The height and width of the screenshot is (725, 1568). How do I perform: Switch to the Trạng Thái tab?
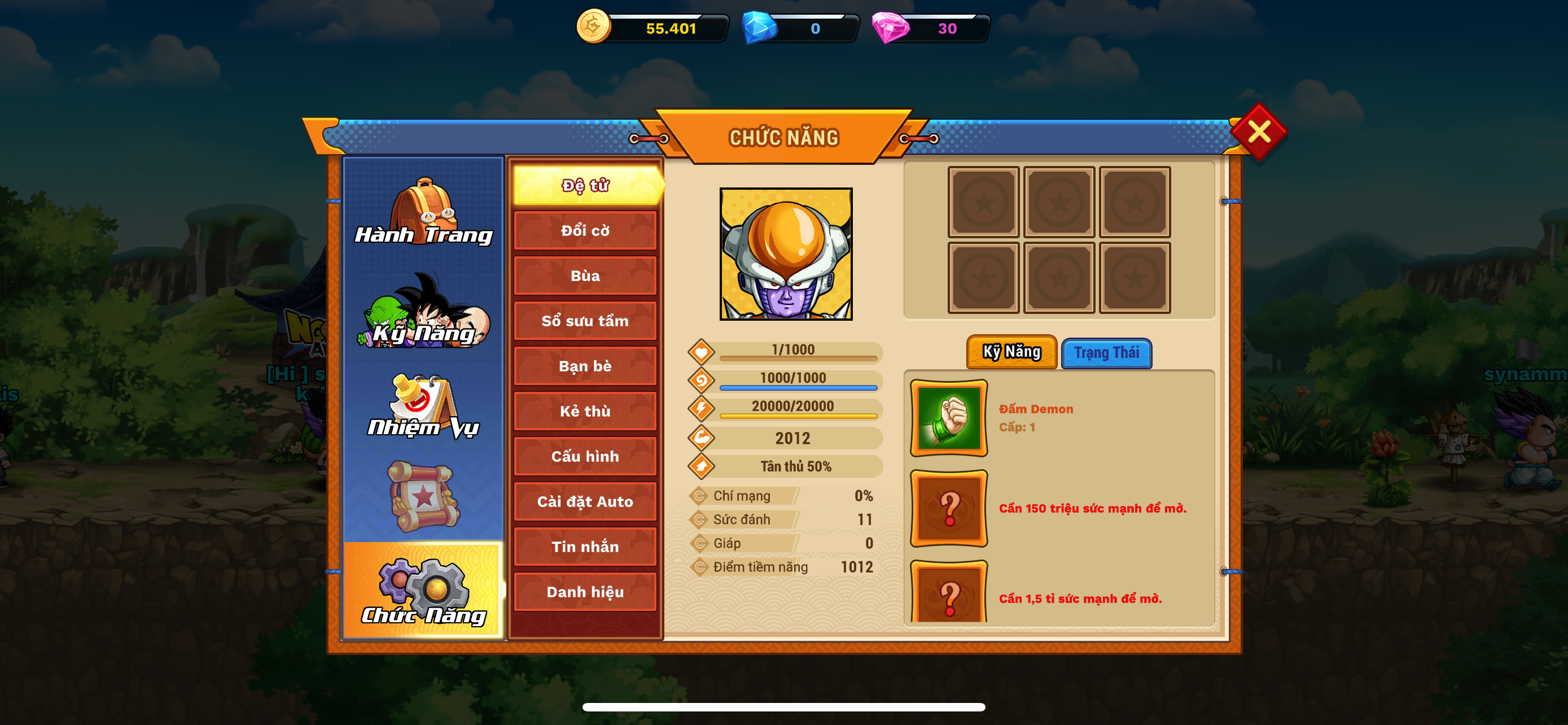pyautogui.click(x=1106, y=353)
